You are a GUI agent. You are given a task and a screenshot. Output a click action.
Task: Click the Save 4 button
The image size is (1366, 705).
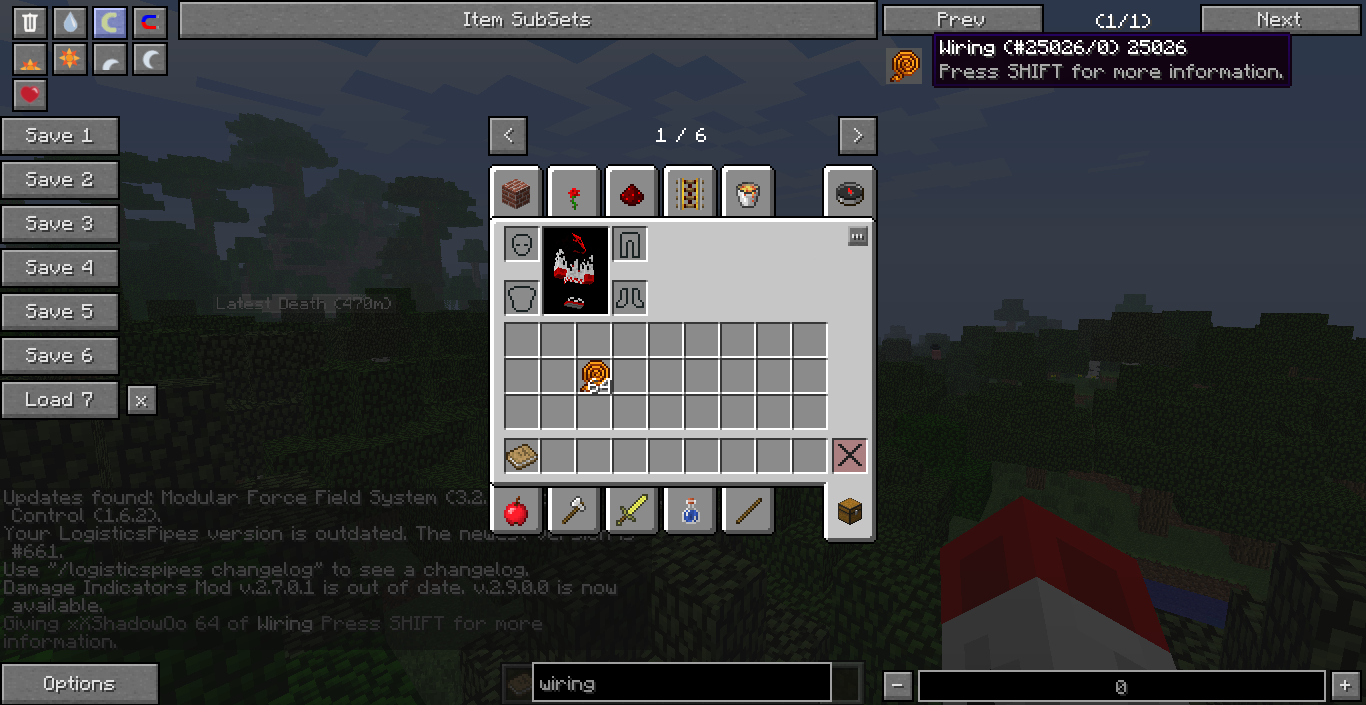point(60,268)
